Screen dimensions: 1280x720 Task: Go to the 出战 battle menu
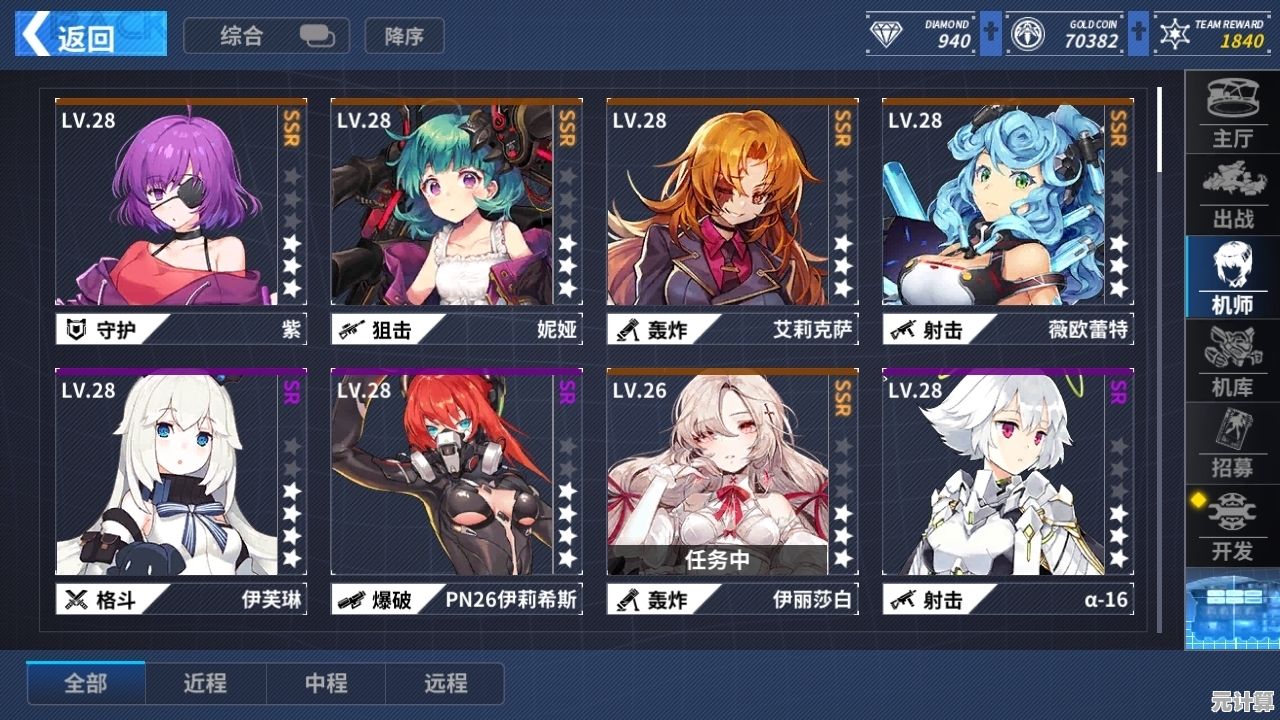click(x=1232, y=195)
